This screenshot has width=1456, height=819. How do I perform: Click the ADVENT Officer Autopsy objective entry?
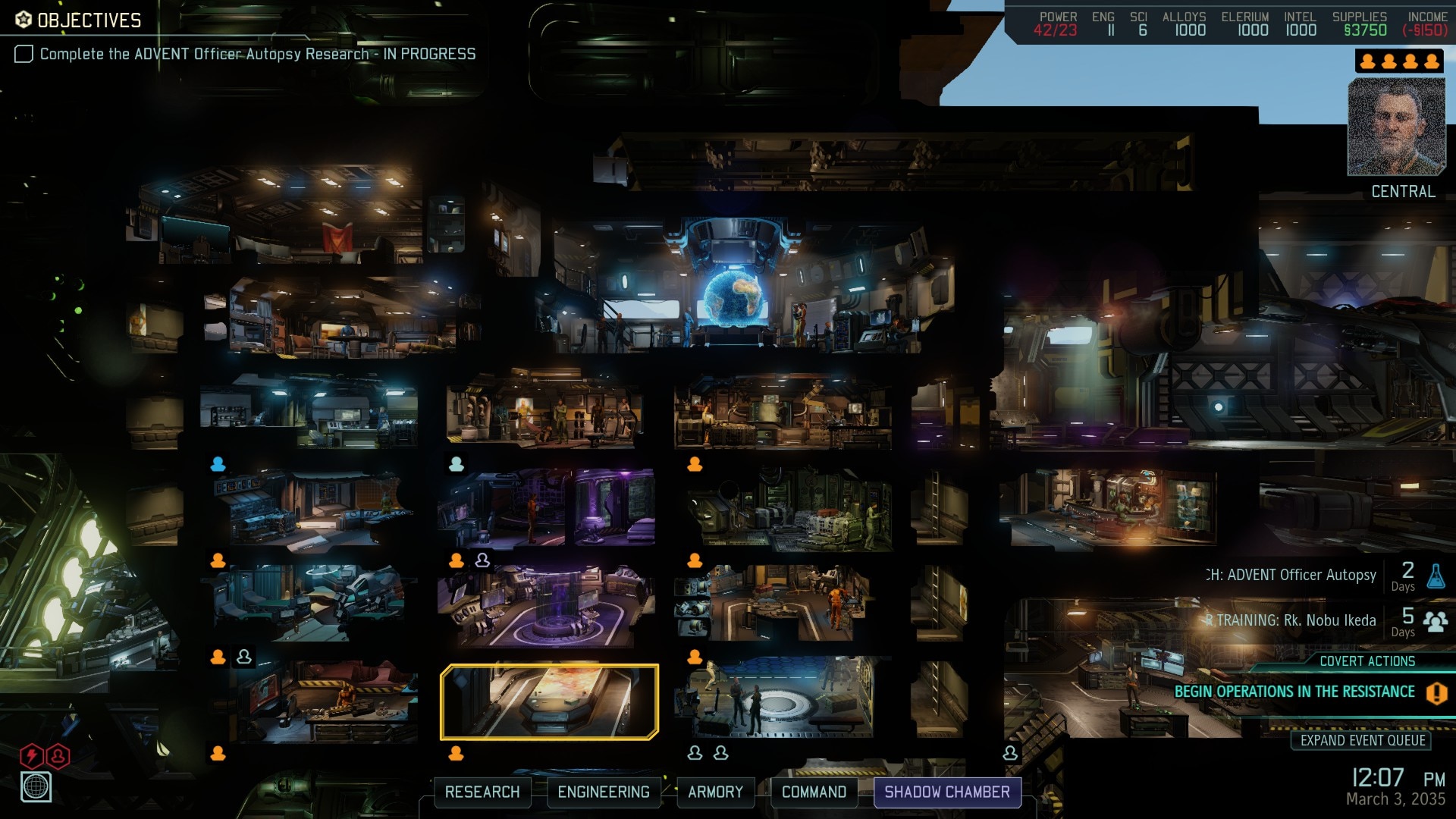257,54
